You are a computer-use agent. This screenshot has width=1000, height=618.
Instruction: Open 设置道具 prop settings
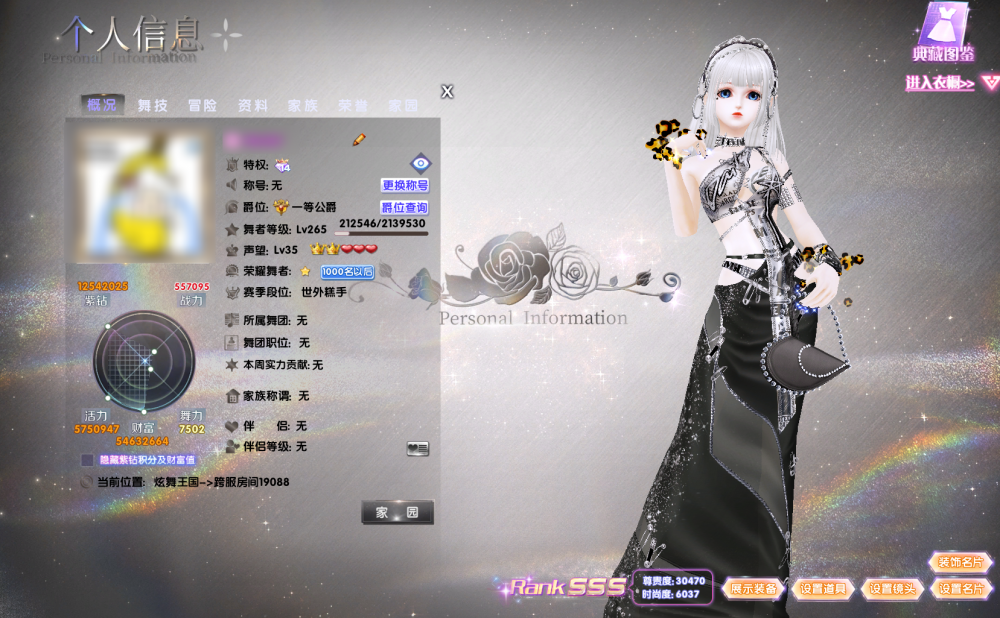pyautogui.click(x=823, y=589)
